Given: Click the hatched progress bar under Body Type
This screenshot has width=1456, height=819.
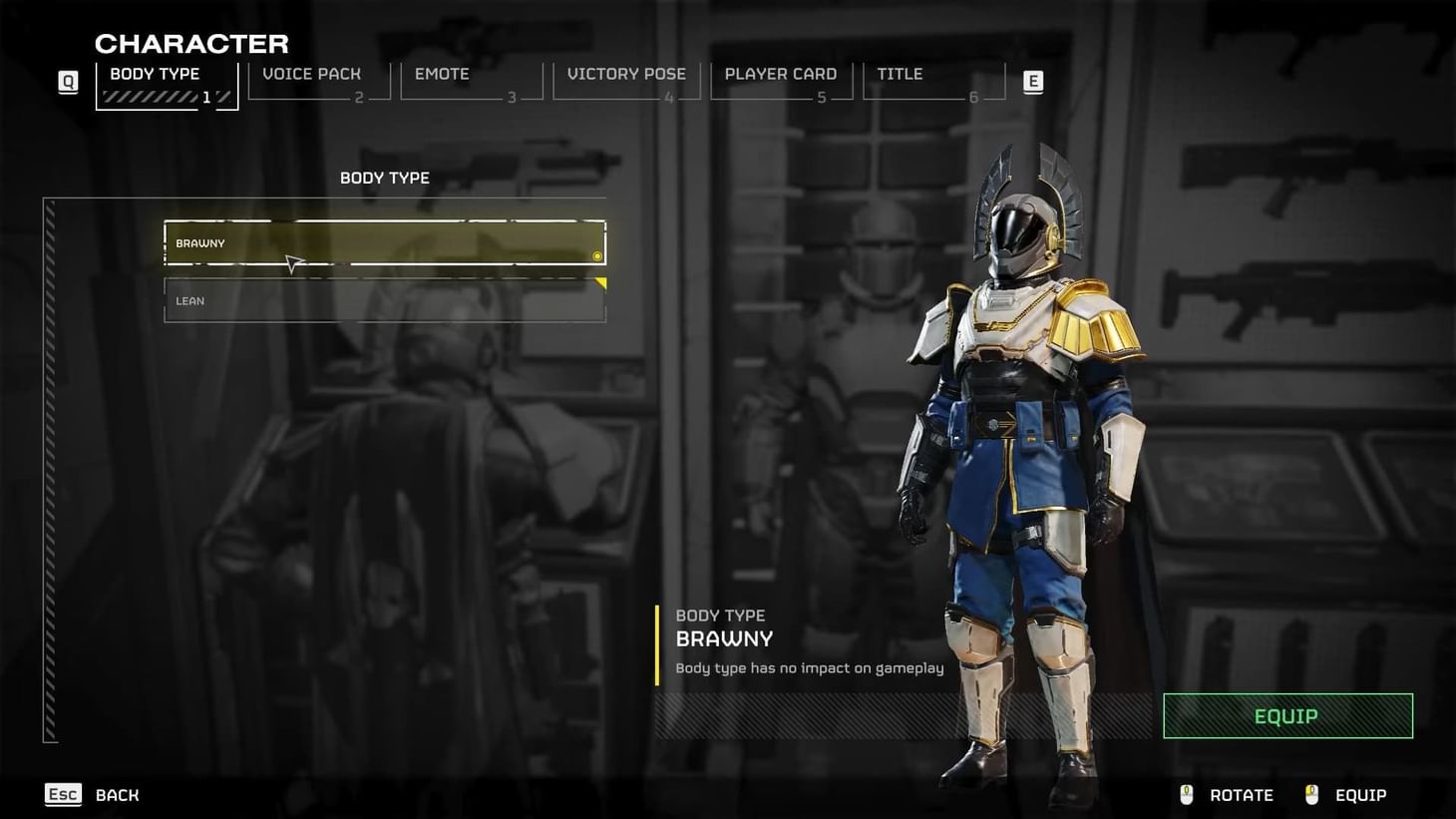Looking at the screenshot, I should [150, 97].
